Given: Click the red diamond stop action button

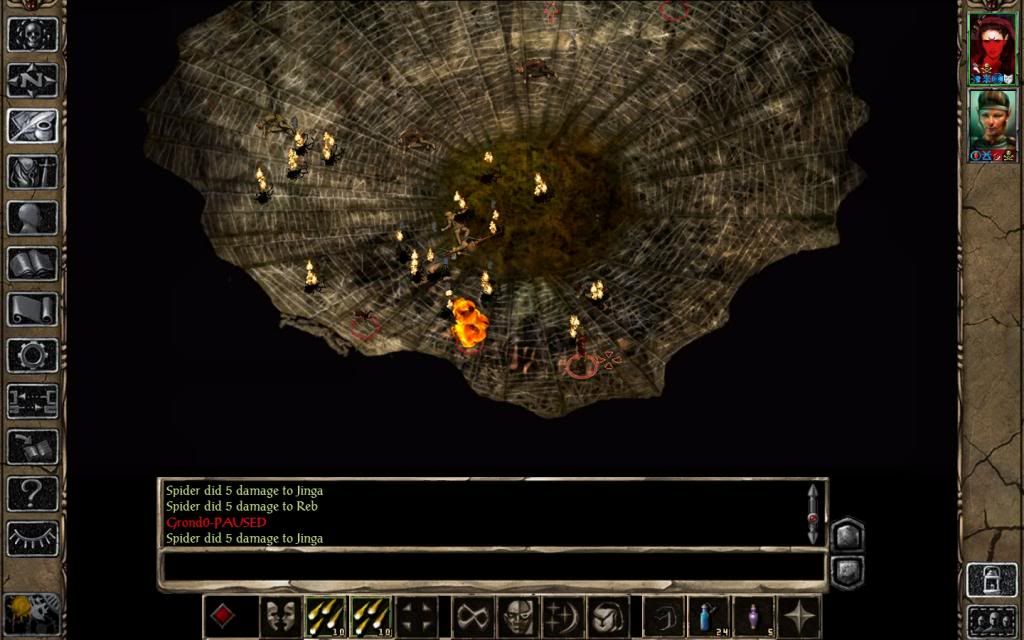Looking at the screenshot, I should click(223, 616).
